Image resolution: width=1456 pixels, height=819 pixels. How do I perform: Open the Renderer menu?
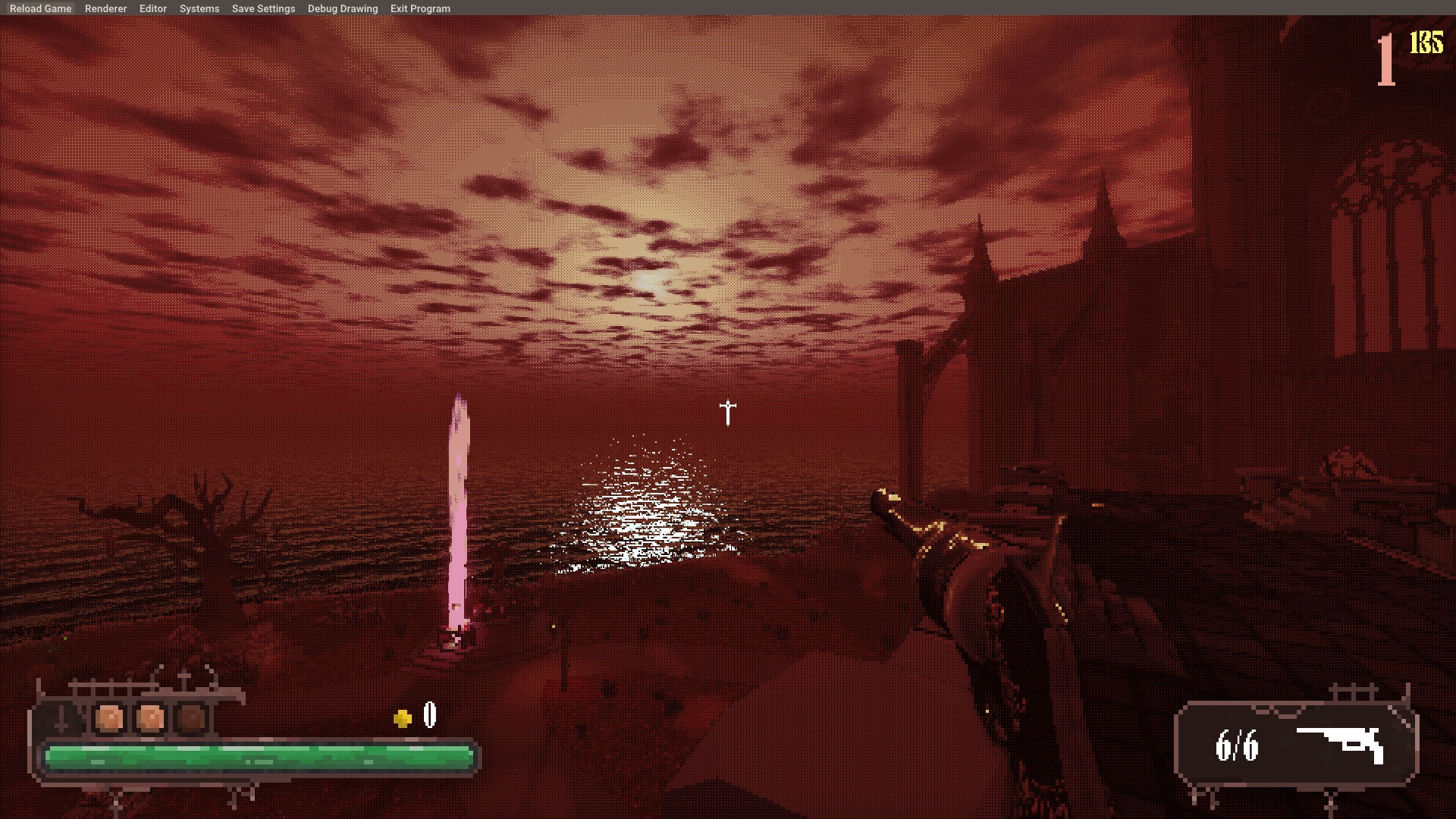(x=105, y=8)
